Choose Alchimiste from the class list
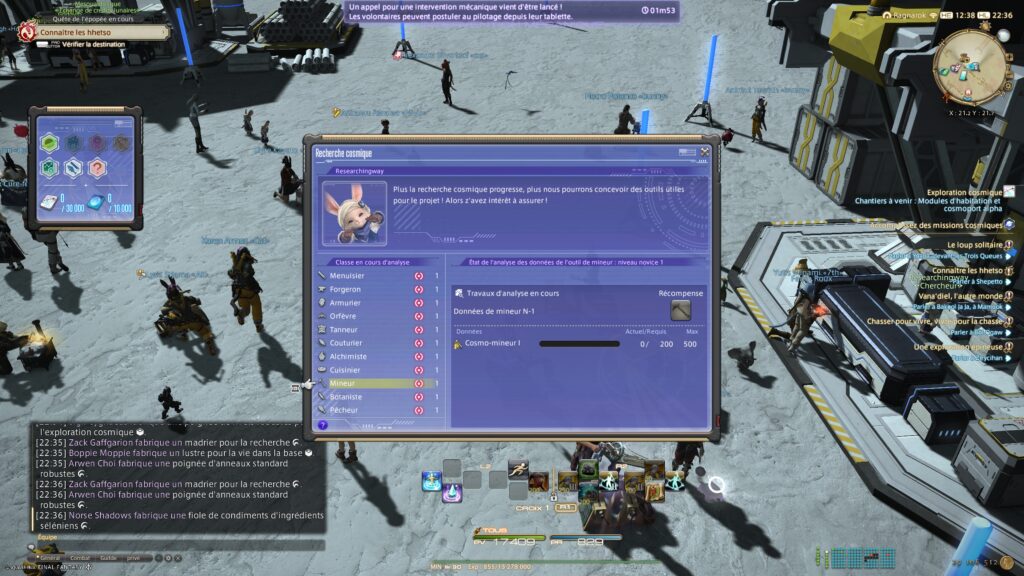The width and height of the screenshot is (1024, 576). (348, 356)
